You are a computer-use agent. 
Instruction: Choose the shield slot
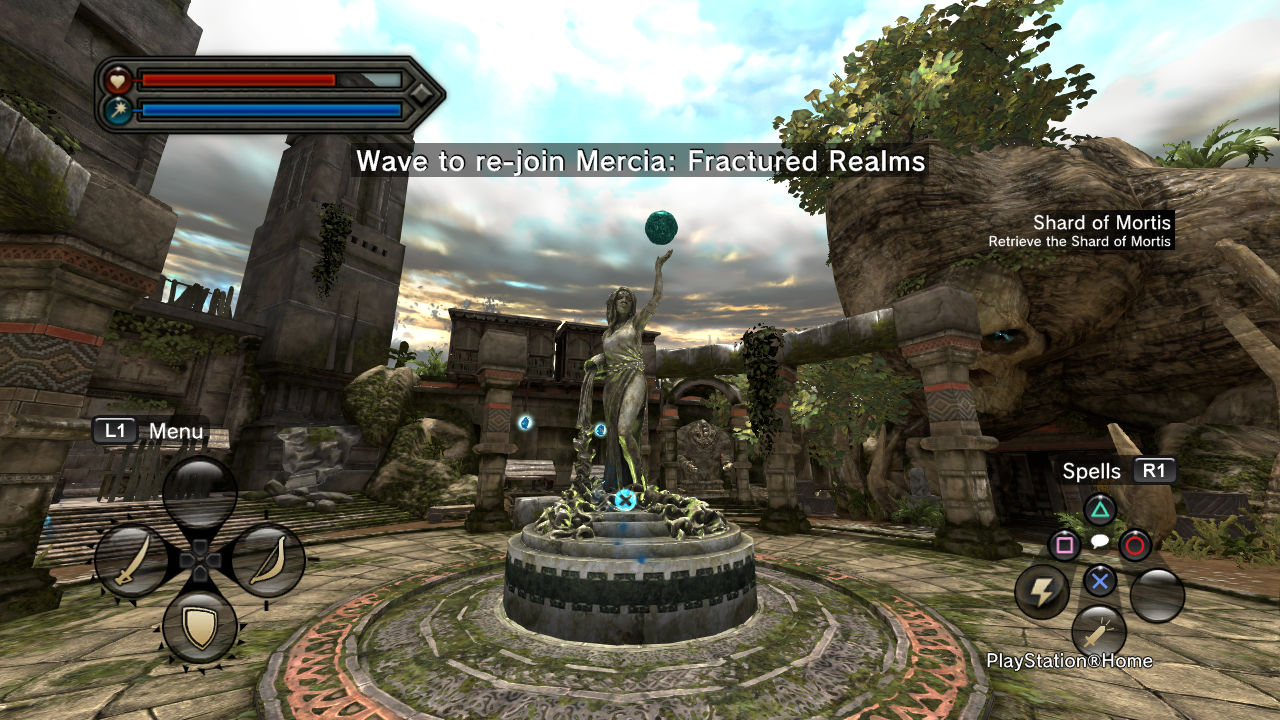click(200, 627)
